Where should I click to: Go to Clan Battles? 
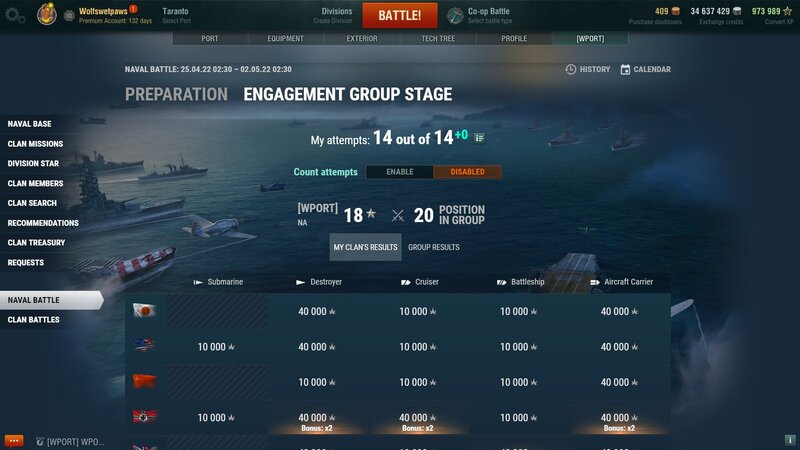(x=34, y=320)
